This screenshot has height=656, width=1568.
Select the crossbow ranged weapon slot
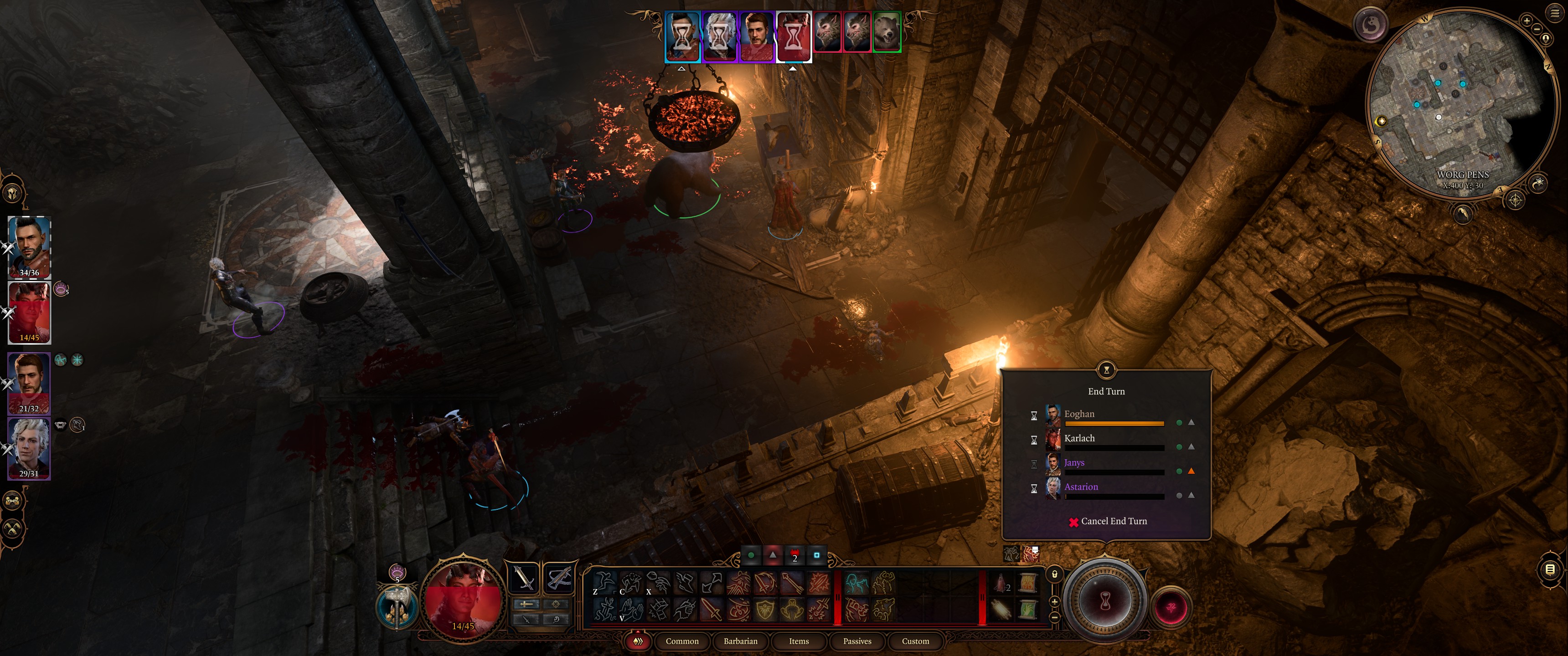(x=559, y=578)
